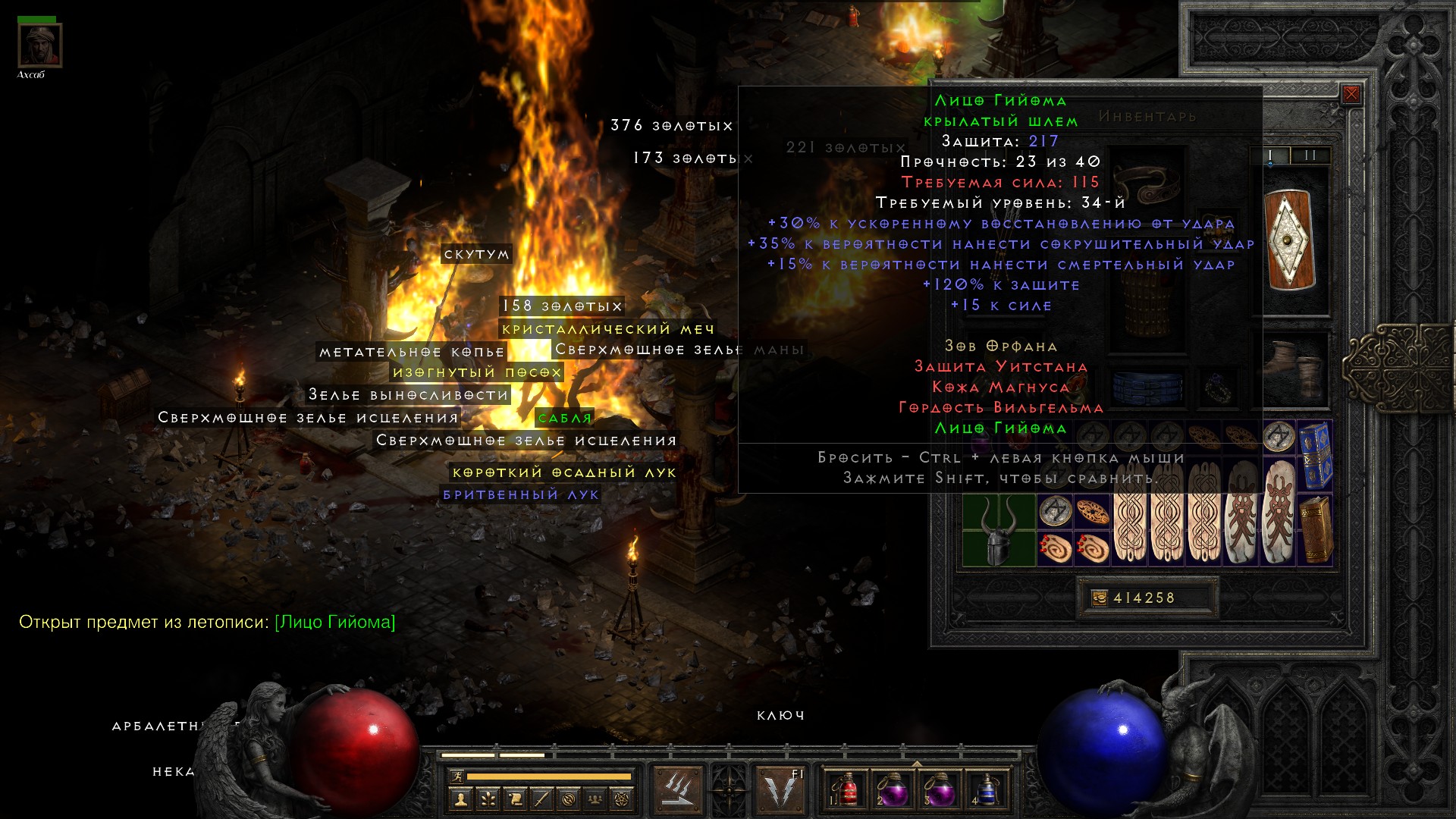Close the inventory panel
The width and height of the screenshot is (1456, 819).
[1351, 95]
